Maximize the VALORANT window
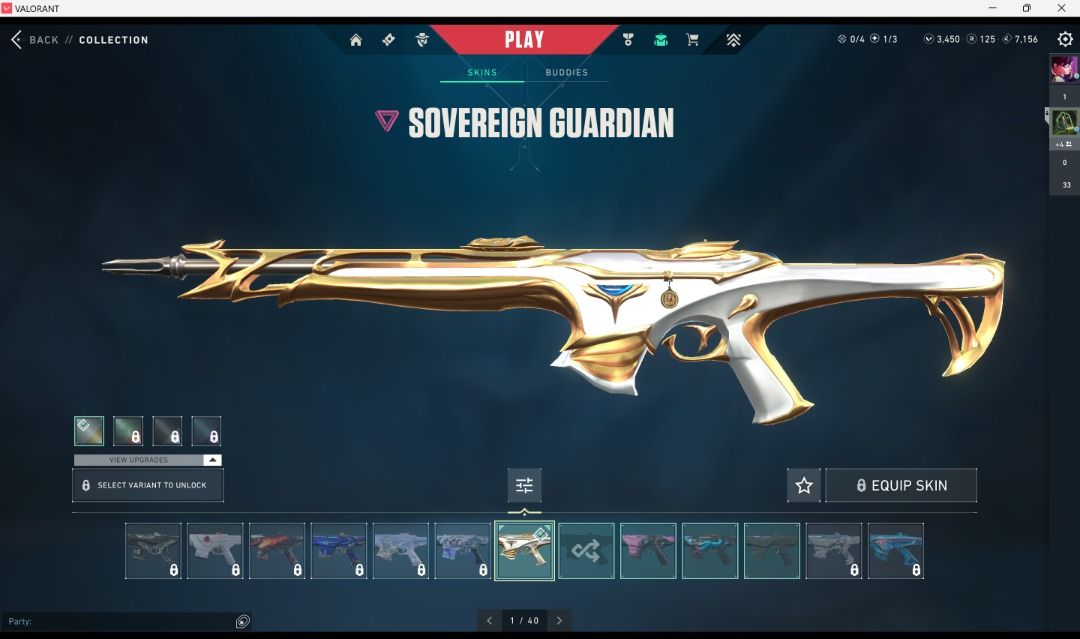1080x639 pixels. [x=1026, y=8]
